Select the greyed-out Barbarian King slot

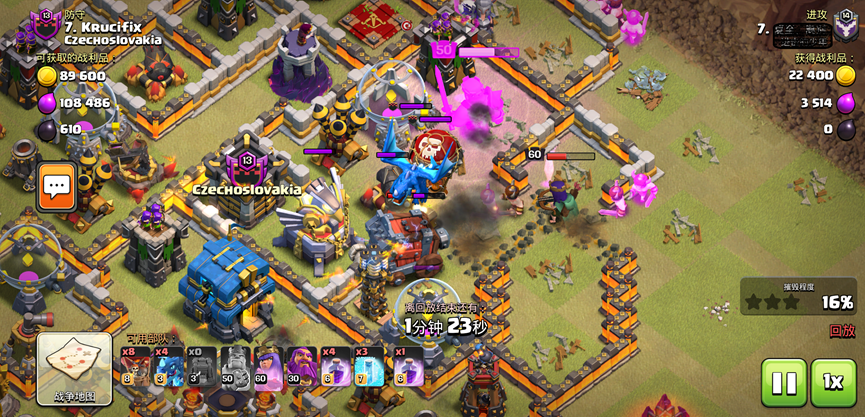coord(234,367)
